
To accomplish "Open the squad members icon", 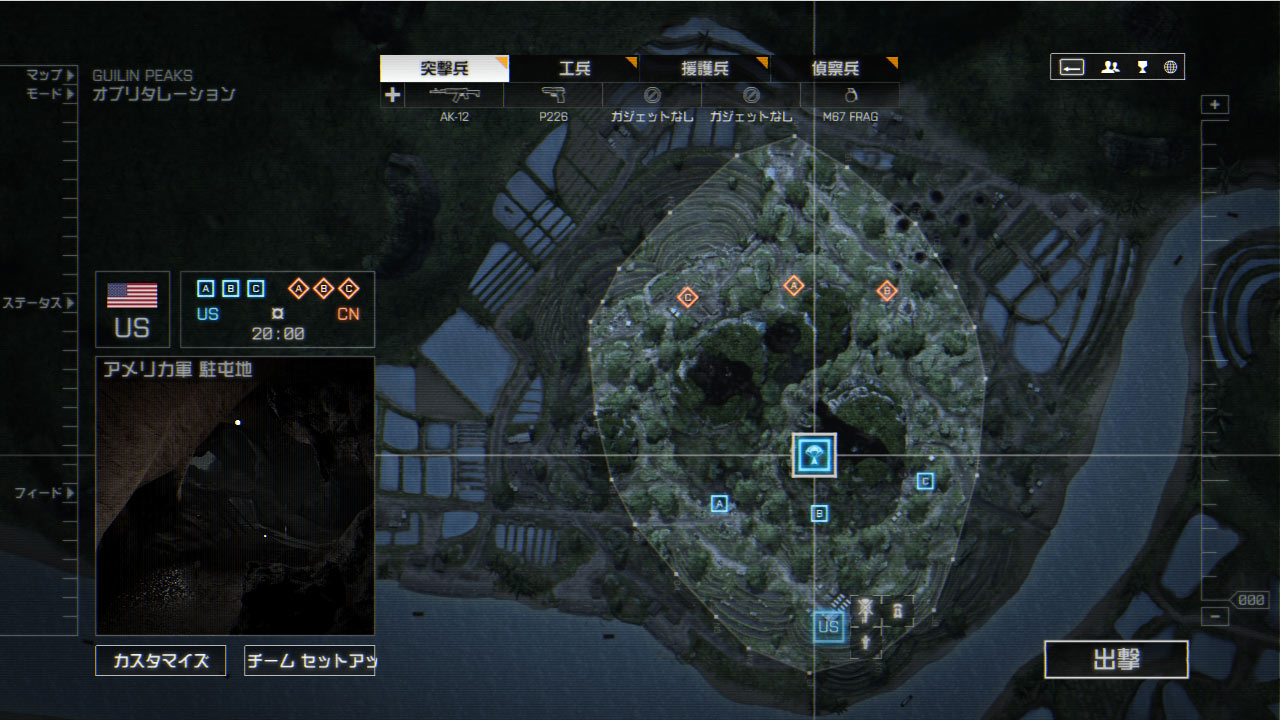I will point(1110,67).
